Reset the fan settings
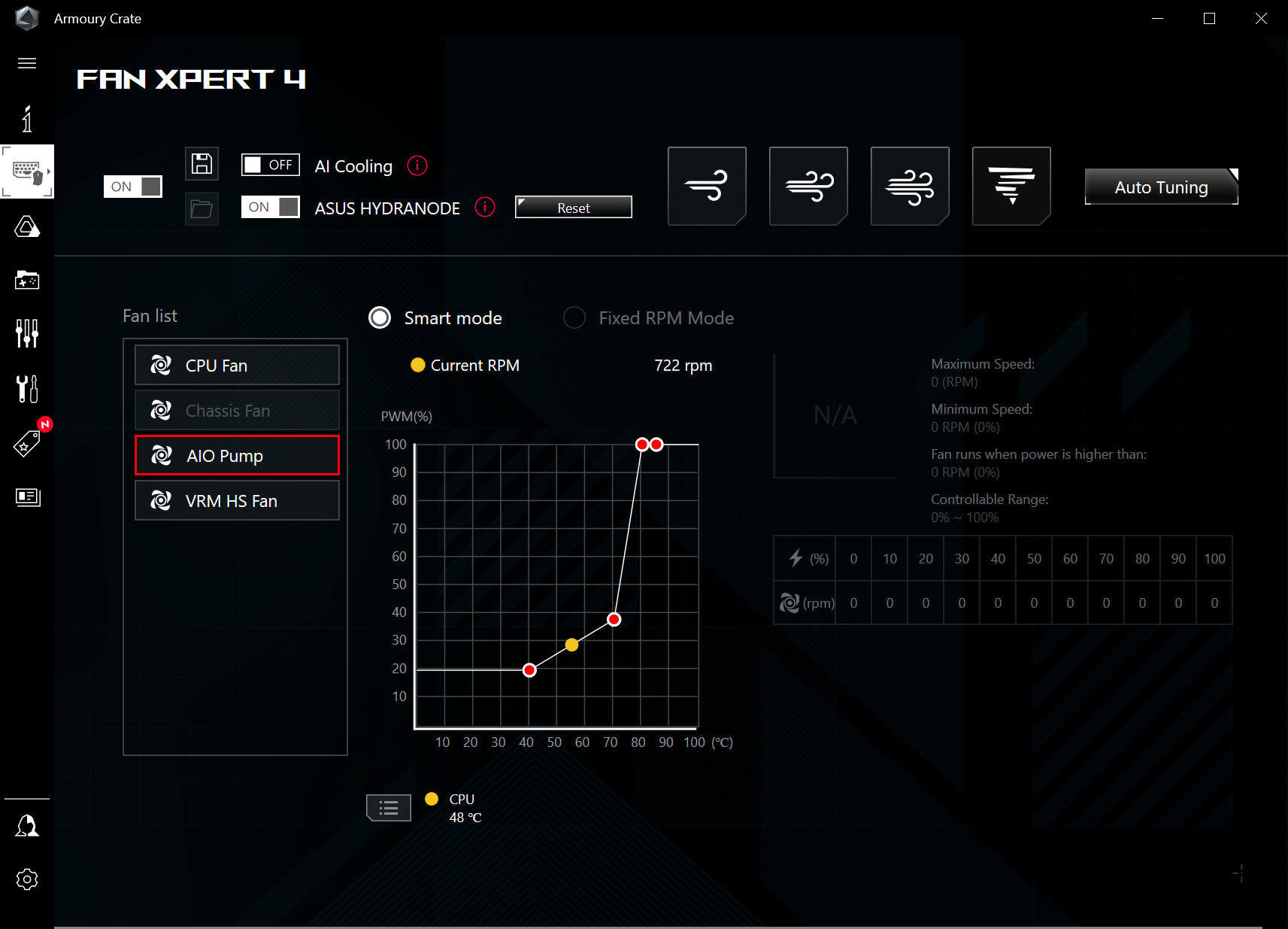 pyautogui.click(x=573, y=207)
